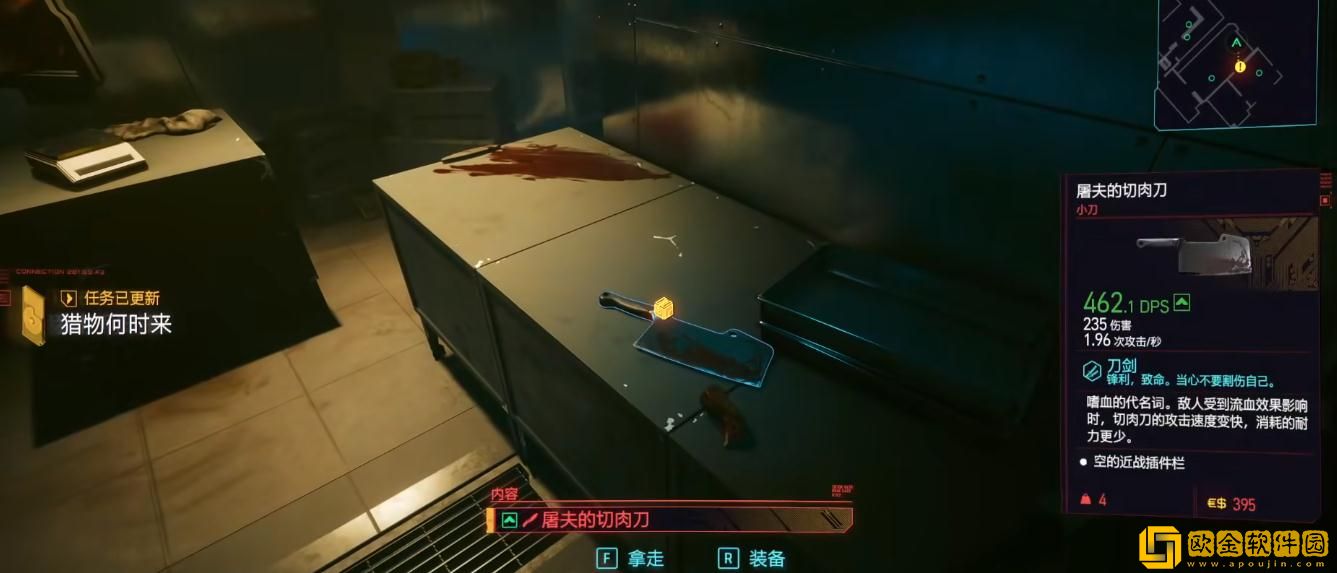Click the 空的近战插件栏 mod slot

pyautogui.click(x=1138, y=463)
